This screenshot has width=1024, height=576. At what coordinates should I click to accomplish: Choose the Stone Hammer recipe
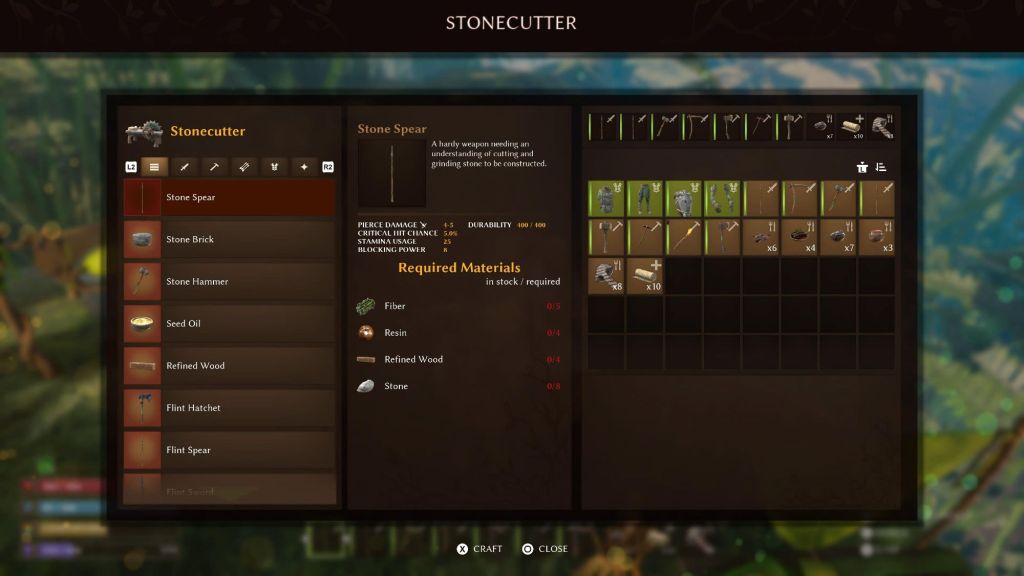pyautogui.click(x=229, y=282)
